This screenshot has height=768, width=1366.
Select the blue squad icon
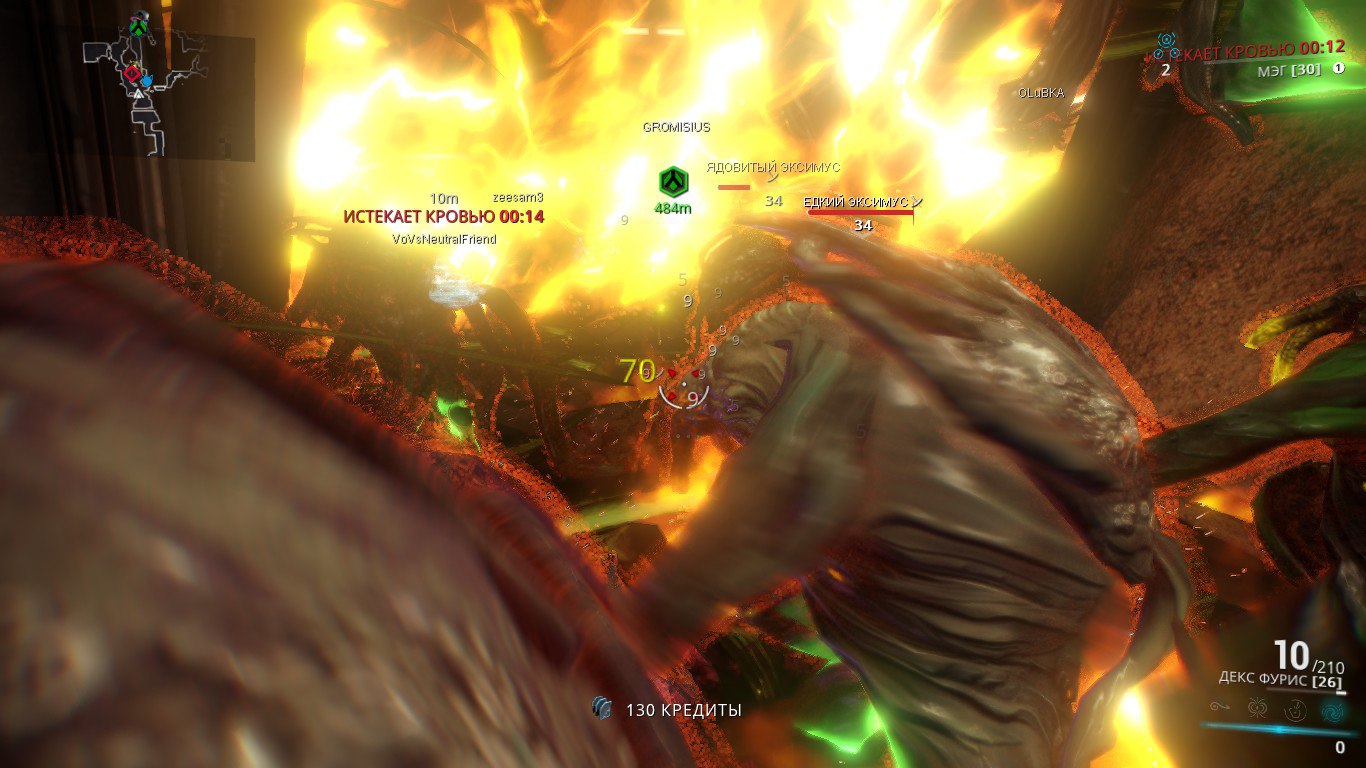(1166, 44)
